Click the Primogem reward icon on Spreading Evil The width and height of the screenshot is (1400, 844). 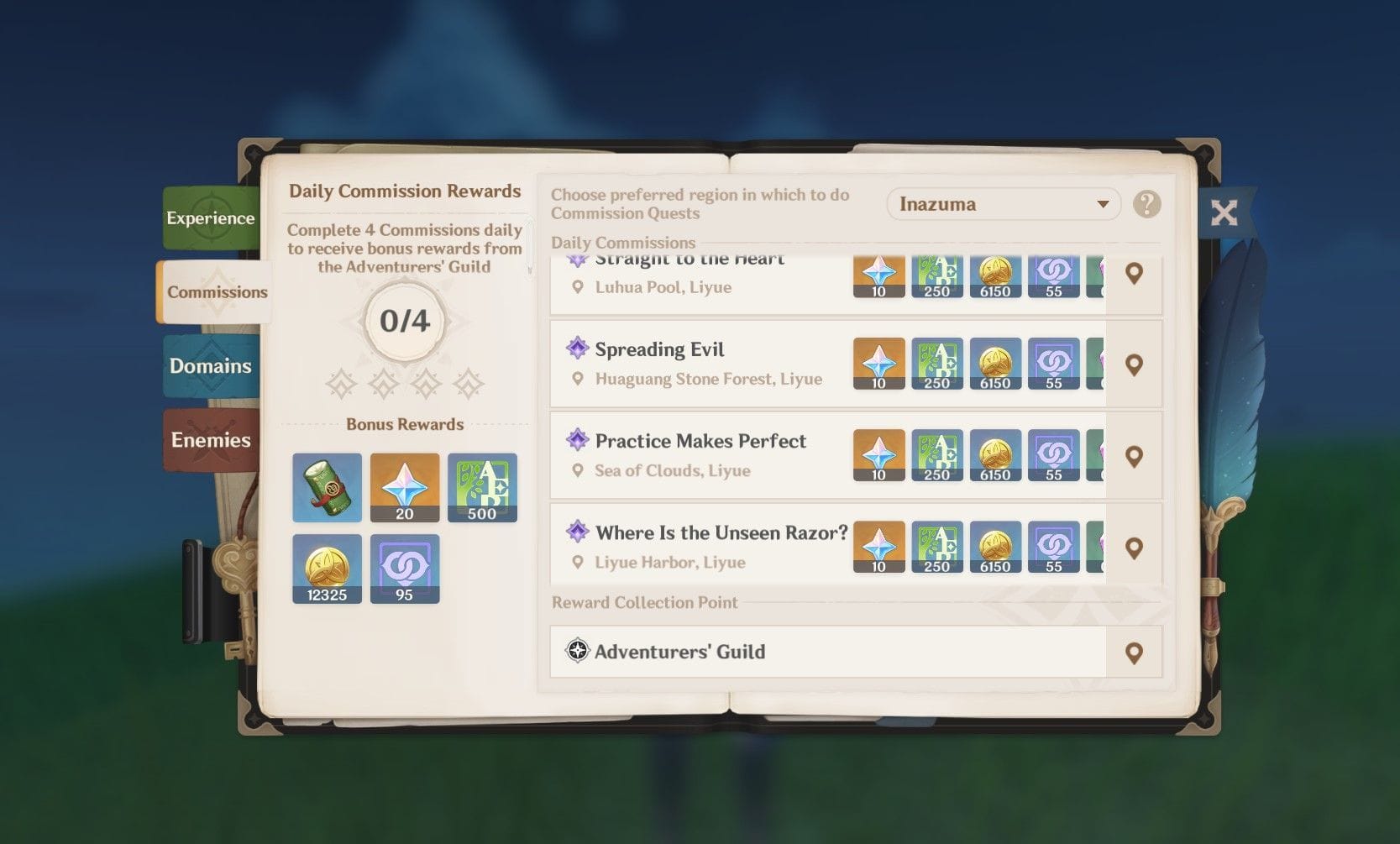(x=878, y=363)
